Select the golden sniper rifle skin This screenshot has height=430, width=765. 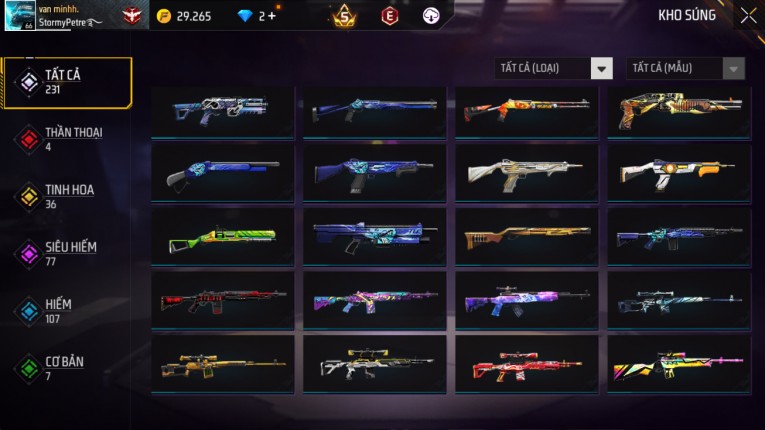[x=222, y=365]
